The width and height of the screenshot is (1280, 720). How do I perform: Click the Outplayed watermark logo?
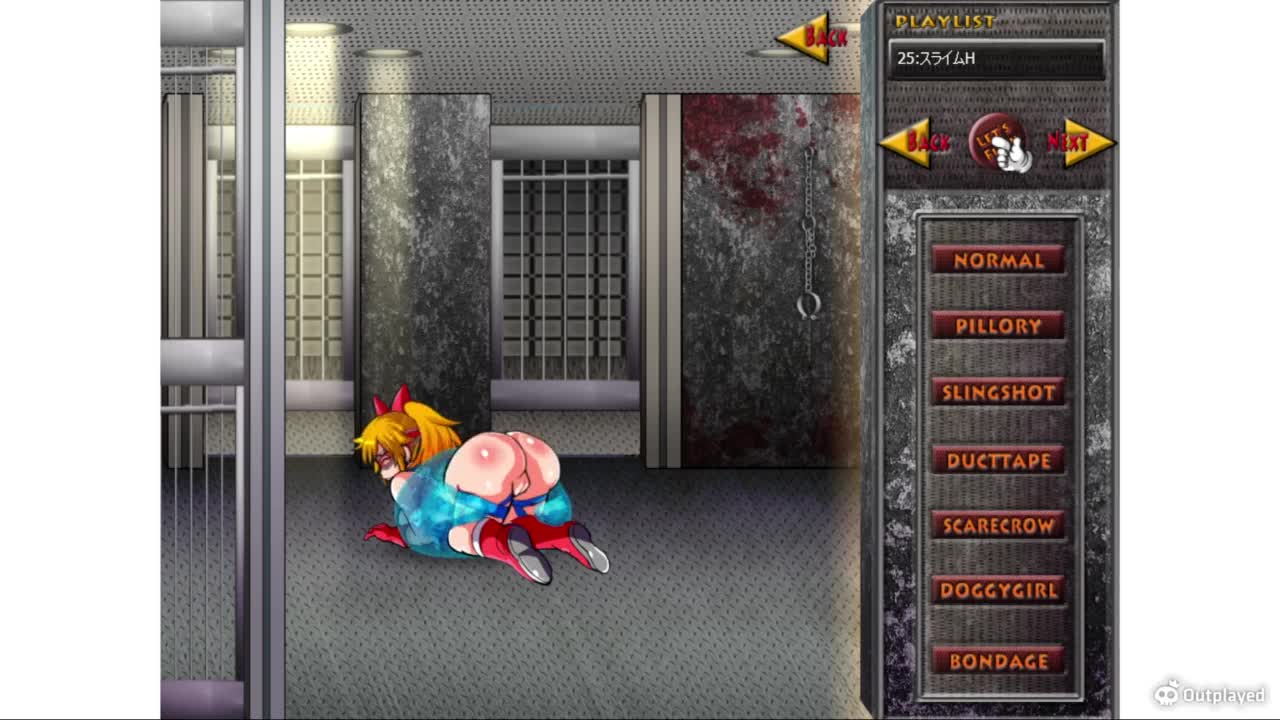point(1209,693)
